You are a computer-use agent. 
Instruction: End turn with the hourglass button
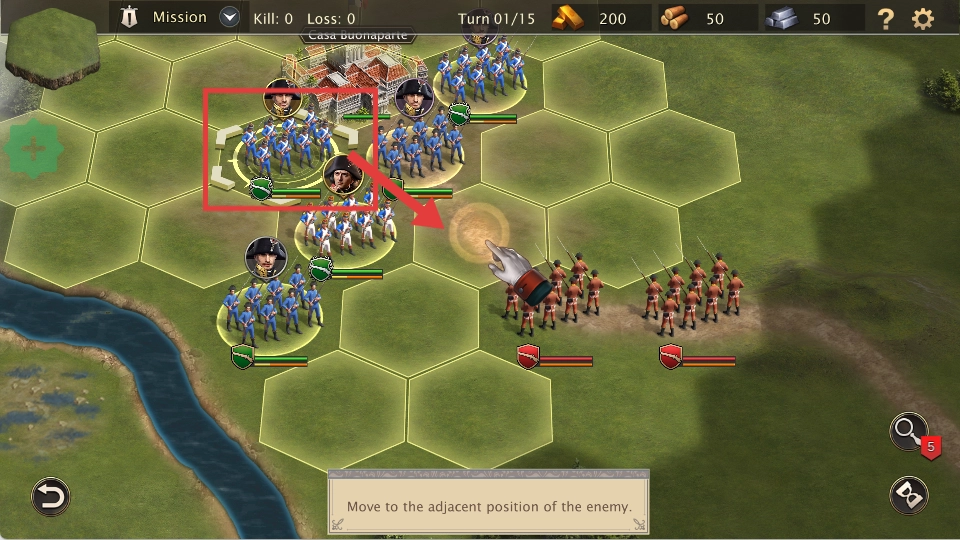coord(908,495)
